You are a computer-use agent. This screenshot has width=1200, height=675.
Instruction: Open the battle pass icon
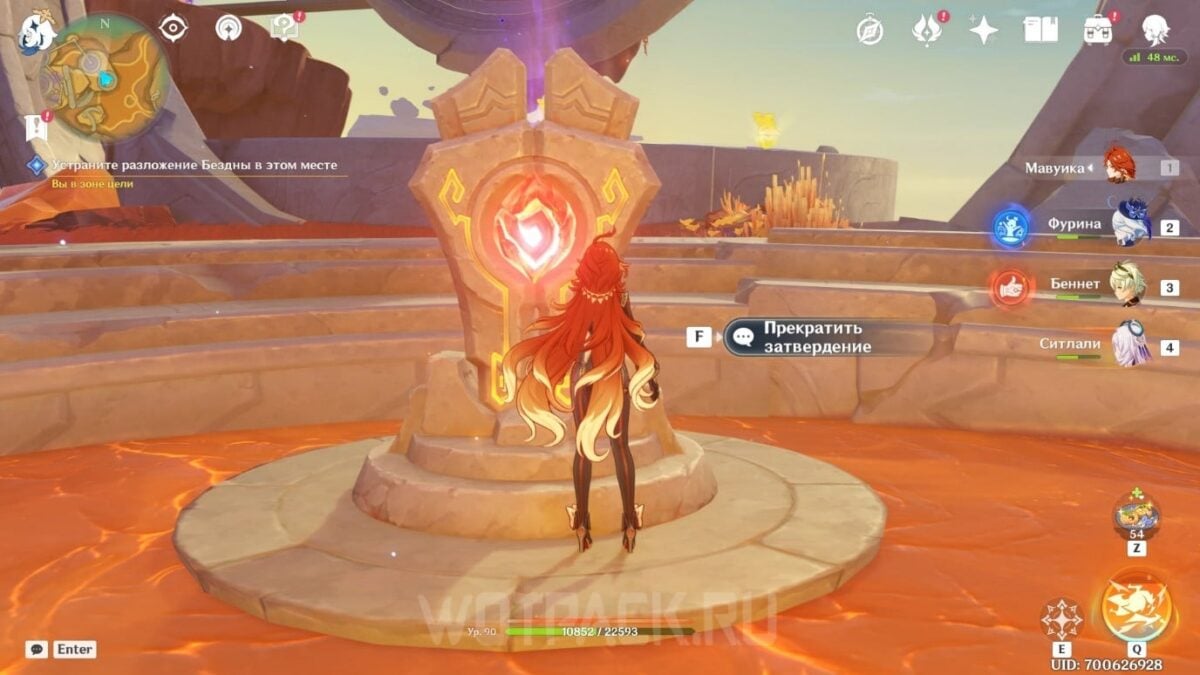pos(1099,30)
